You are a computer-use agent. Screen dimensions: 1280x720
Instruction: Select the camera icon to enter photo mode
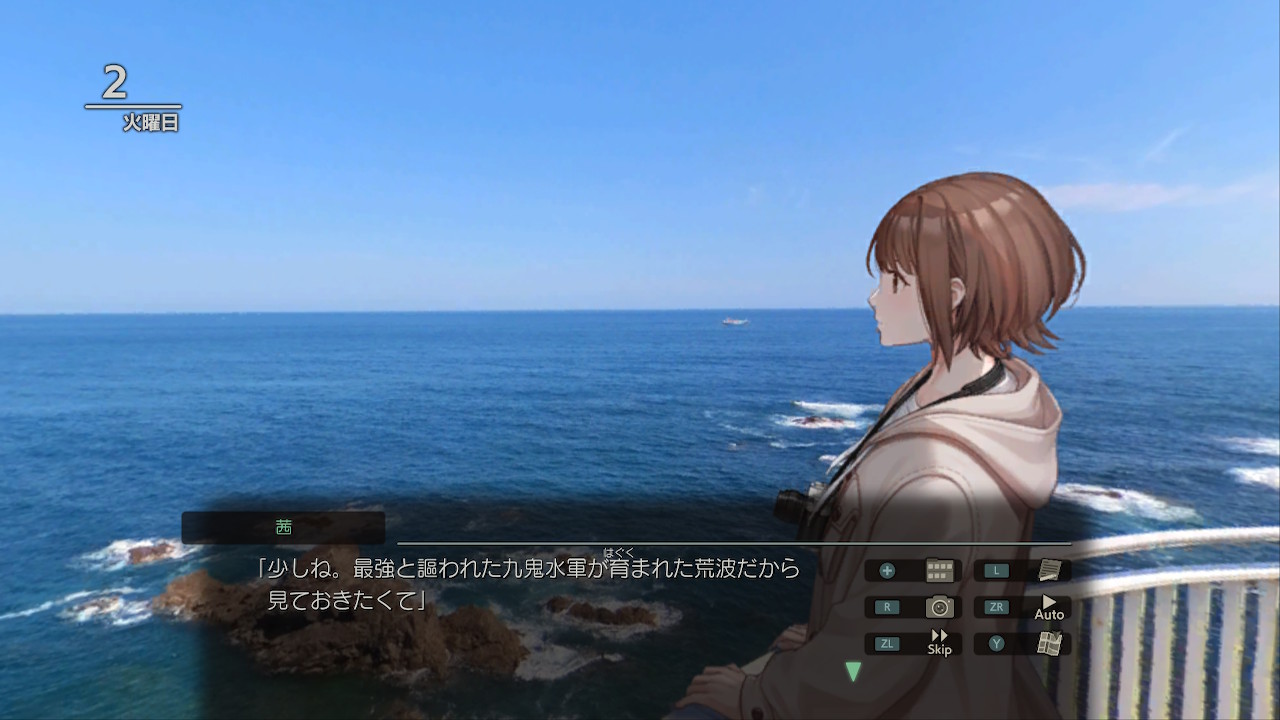pyautogui.click(x=938, y=607)
